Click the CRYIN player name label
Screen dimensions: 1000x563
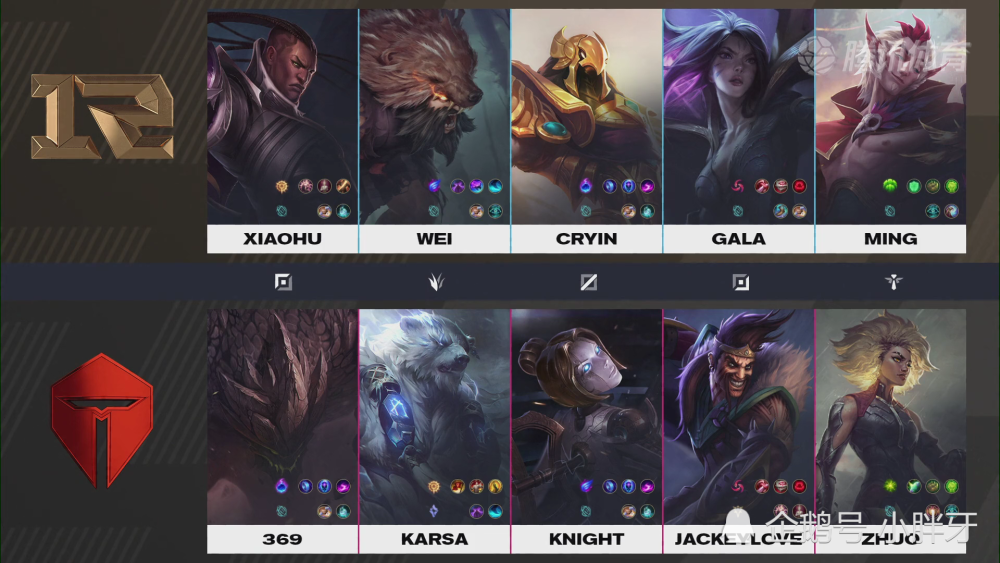[x=586, y=239]
